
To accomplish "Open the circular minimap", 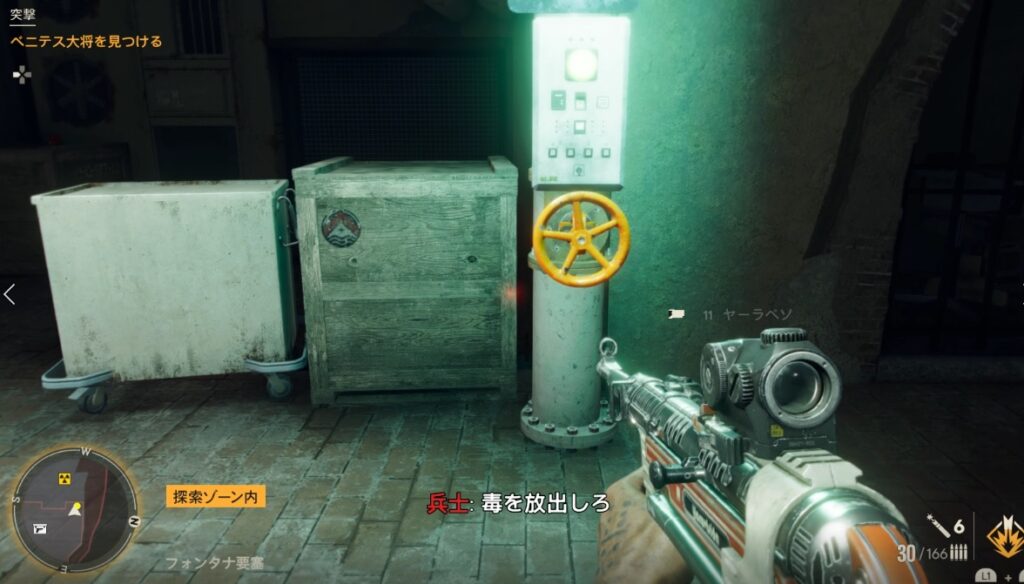I will [x=74, y=509].
